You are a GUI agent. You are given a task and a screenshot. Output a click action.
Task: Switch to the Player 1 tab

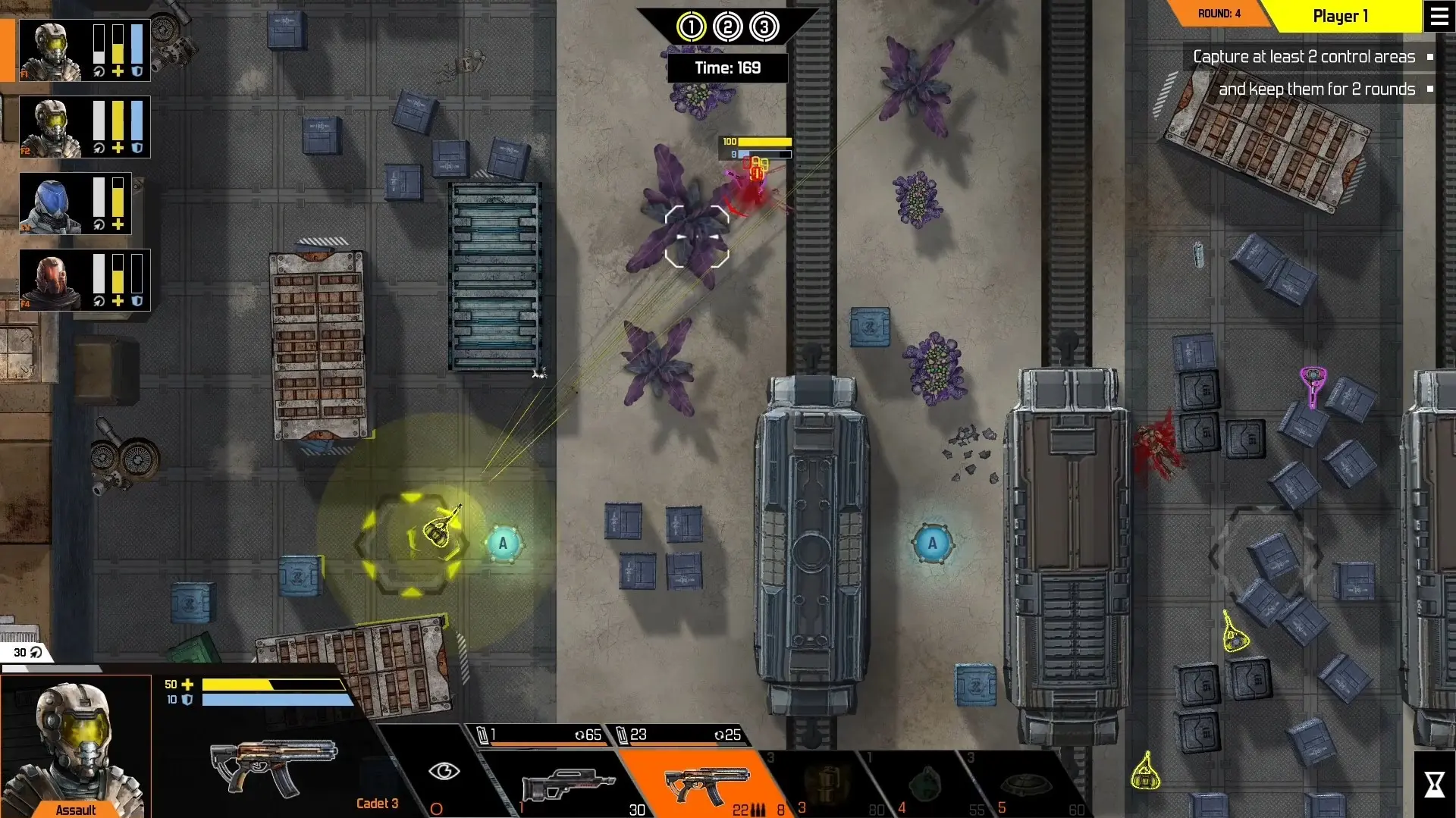[1341, 16]
